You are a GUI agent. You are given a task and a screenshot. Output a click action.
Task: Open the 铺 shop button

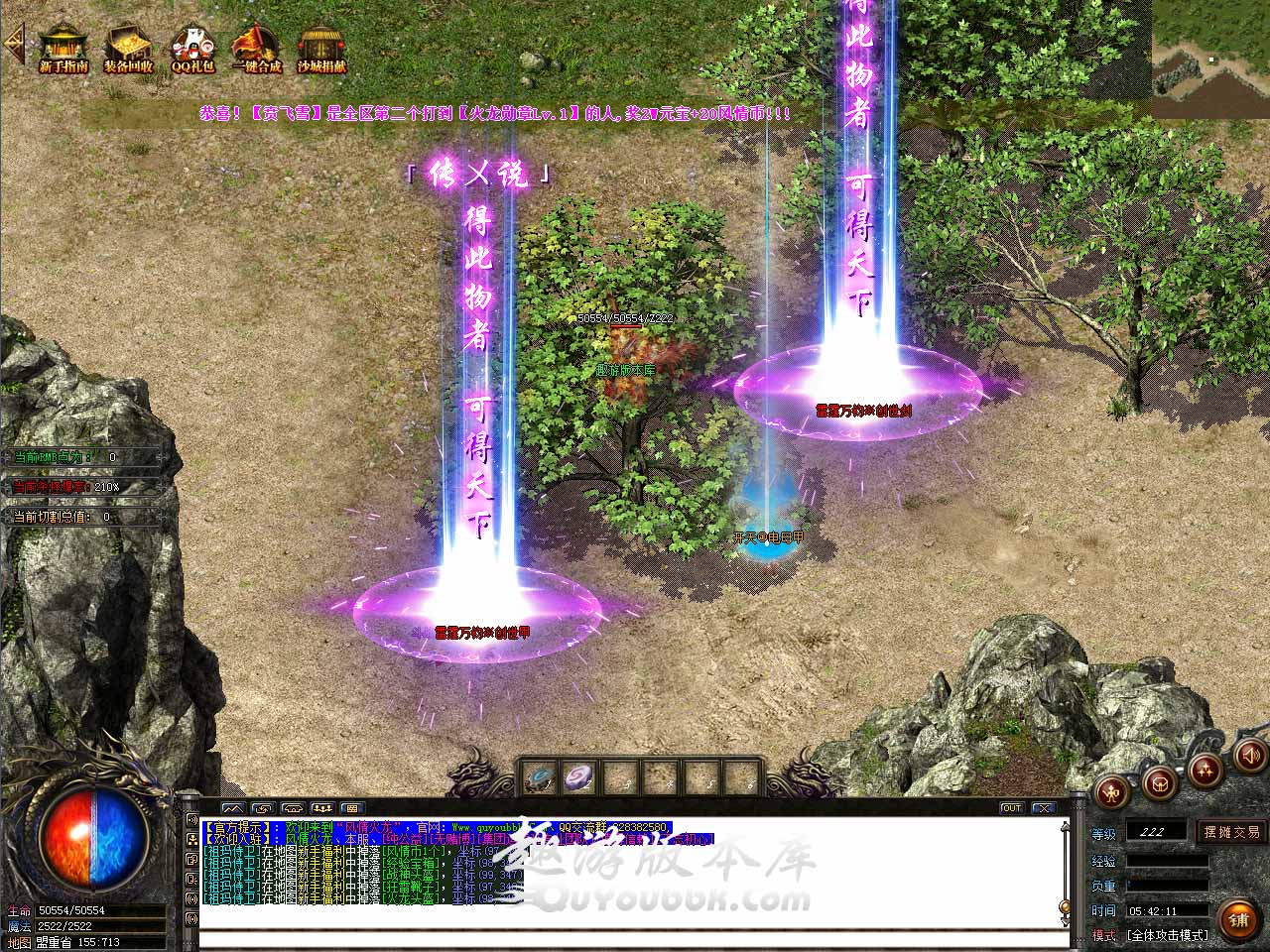pyautogui.click(x=1236, y=919)
